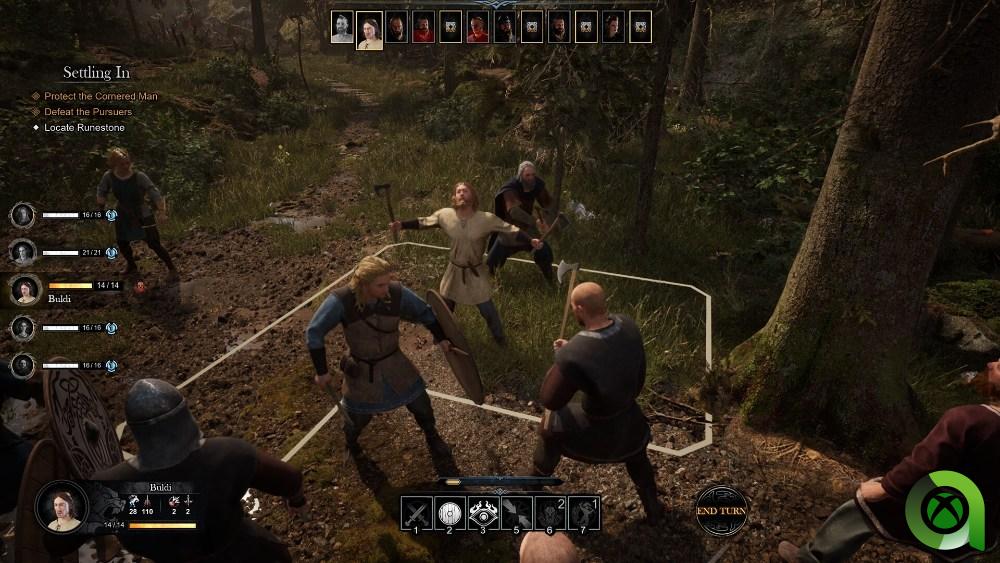
Task: End the current turn
Action: (720, 512)
